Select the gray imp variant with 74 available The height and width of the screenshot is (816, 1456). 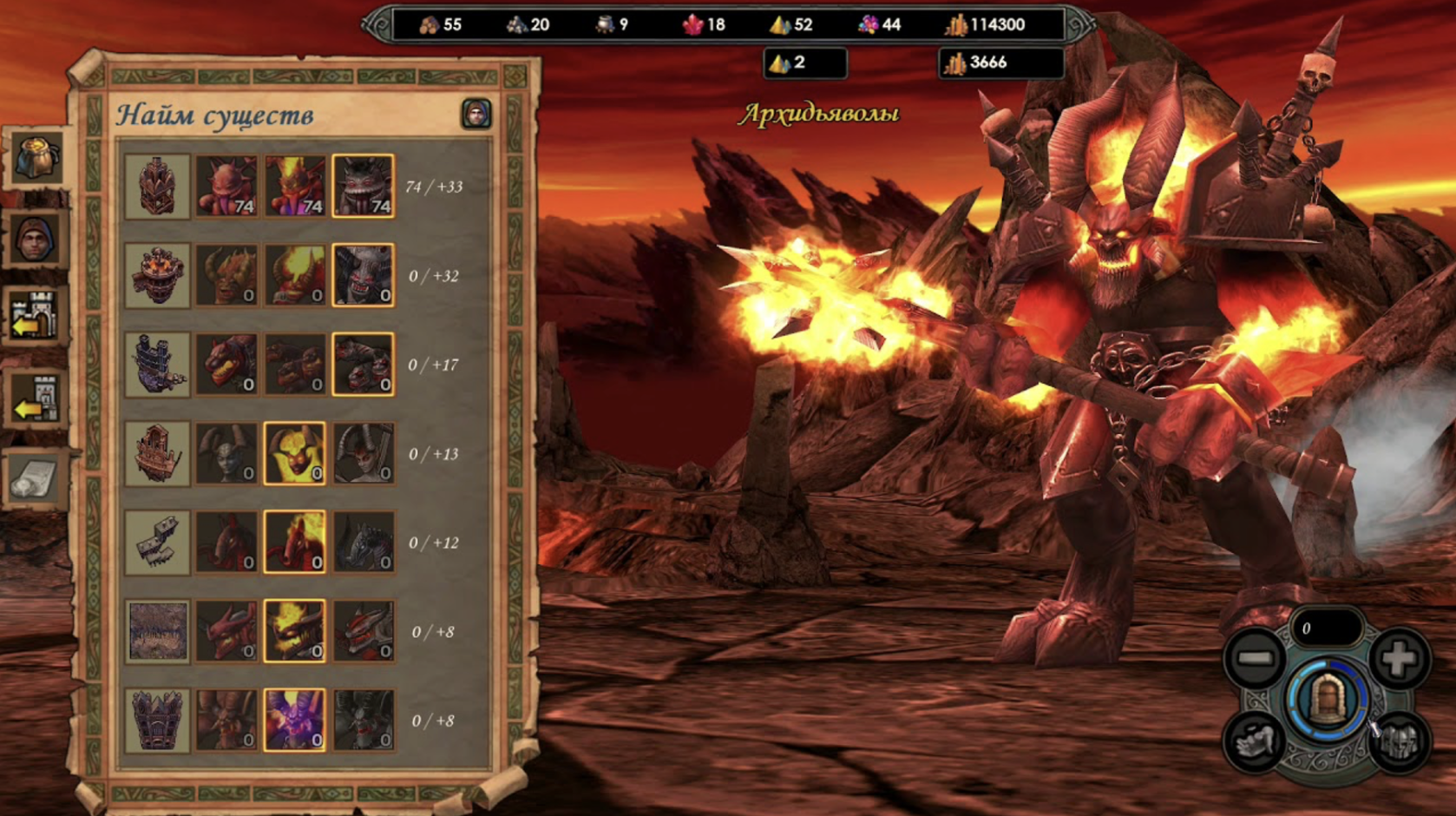click(364, 187)
